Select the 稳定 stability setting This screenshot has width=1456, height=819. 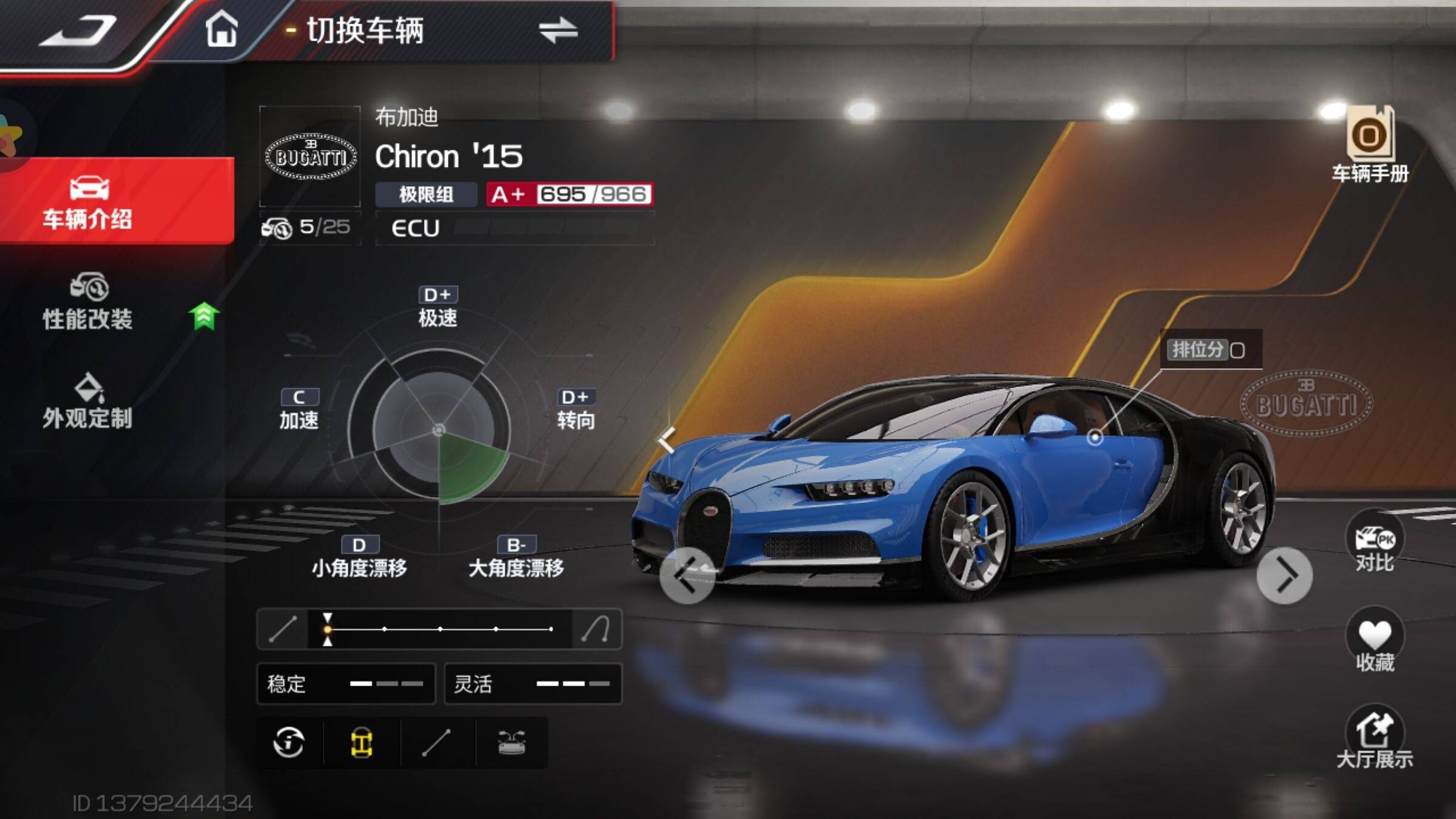346,684
